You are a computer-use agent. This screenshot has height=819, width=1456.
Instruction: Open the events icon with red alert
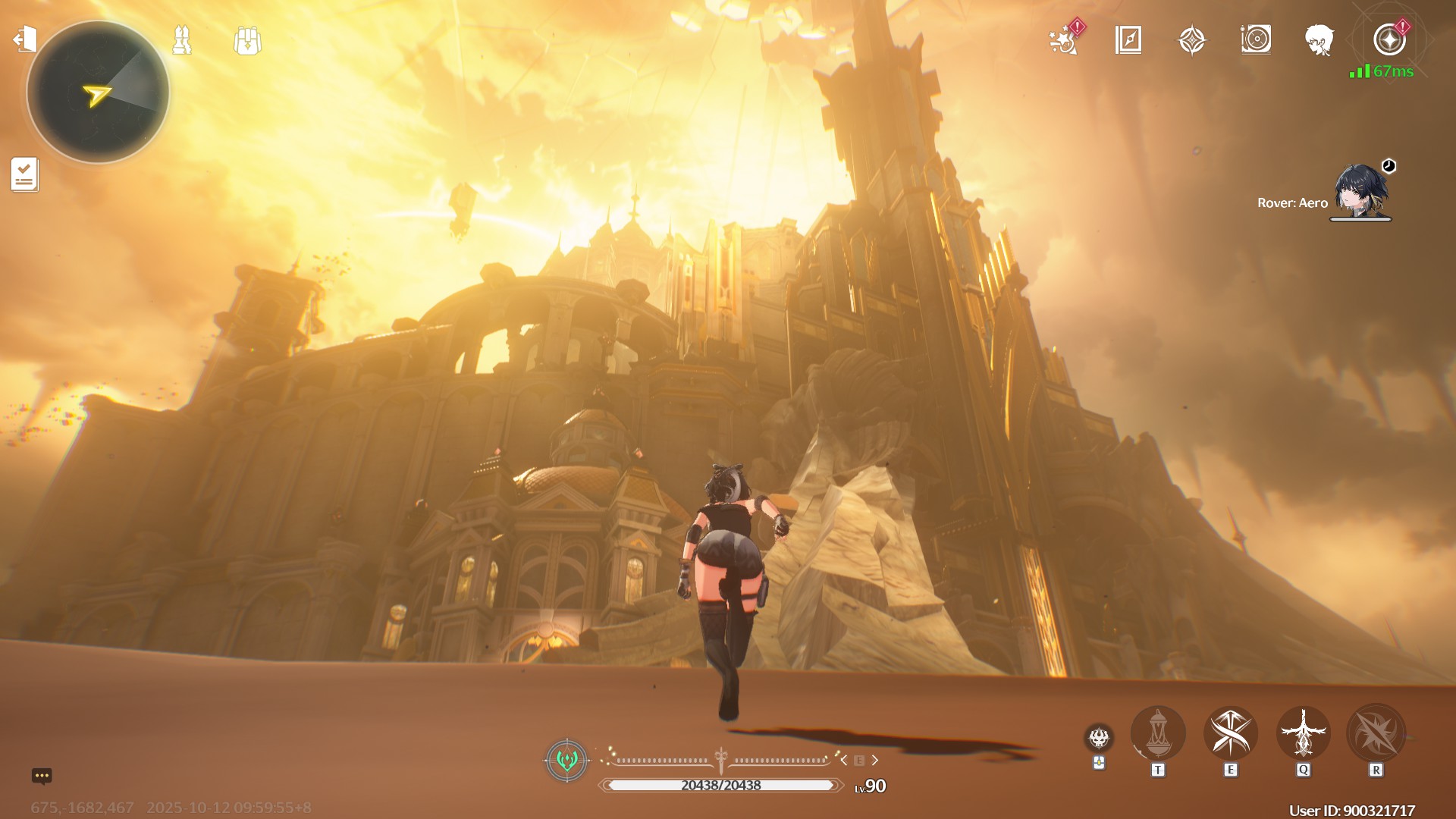click(x=1064, y=39)
